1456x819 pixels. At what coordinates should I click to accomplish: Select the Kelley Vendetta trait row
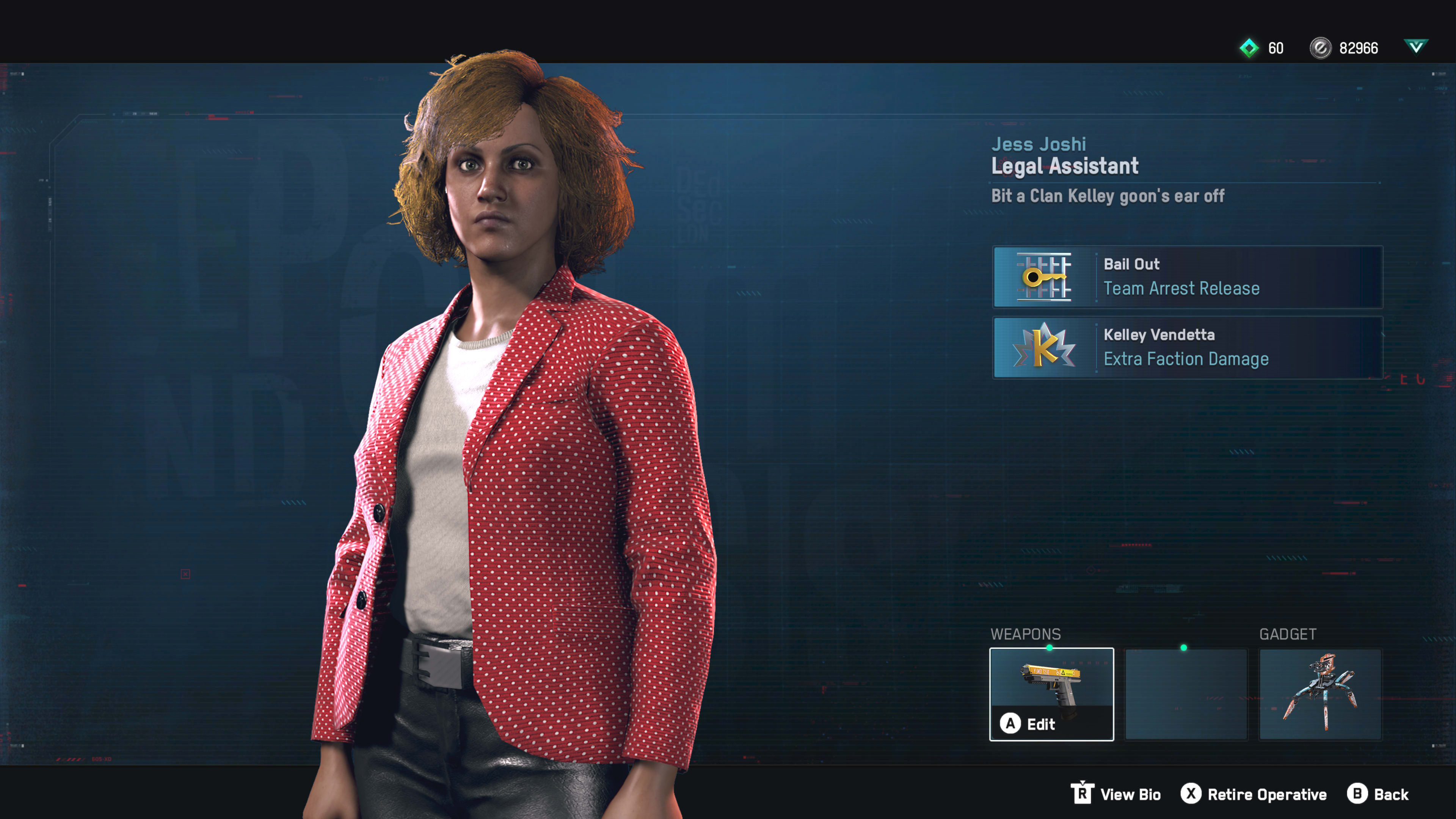(1187, 347)
